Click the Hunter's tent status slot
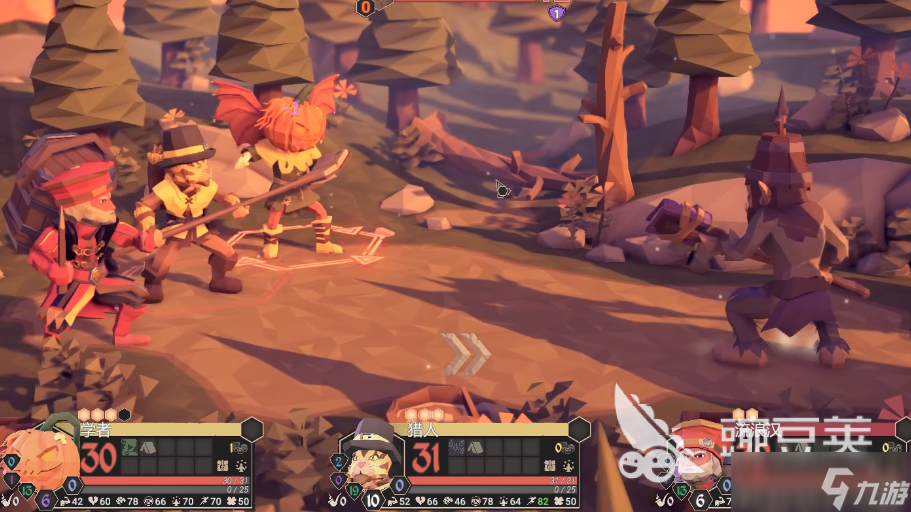The height and width of the screenshot is (512, 911). point(475,448)
